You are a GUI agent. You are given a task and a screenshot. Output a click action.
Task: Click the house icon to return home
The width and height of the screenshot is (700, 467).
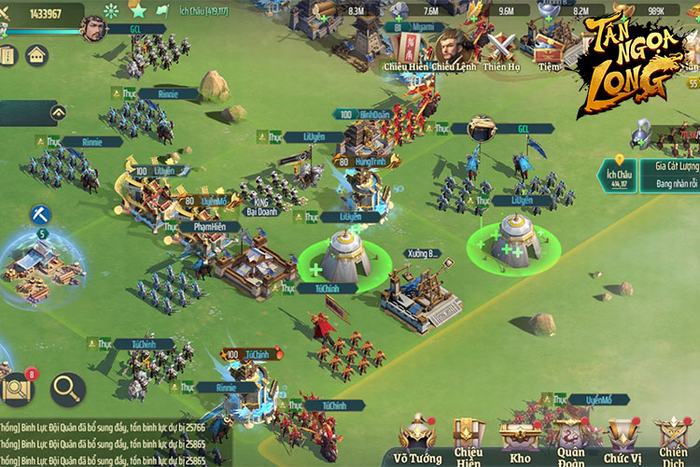click(x=37, y=55)
